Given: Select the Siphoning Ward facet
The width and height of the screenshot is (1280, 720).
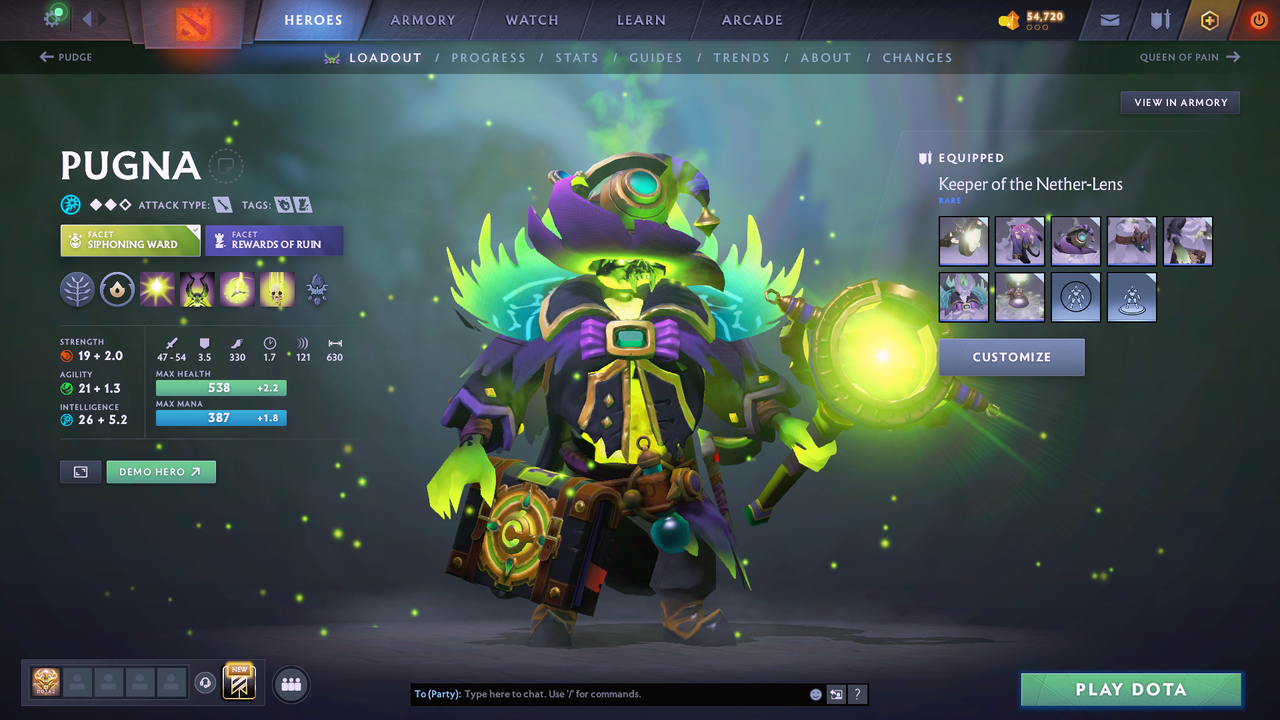Looking at the screenshot, I should click(x=130, y=240).
